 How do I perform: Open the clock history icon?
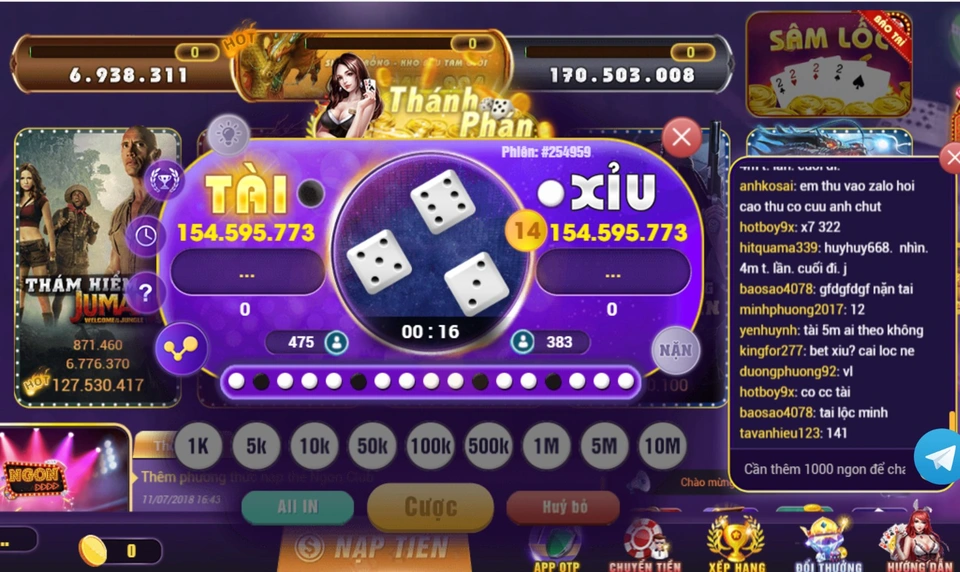click(x=146, y=236)
